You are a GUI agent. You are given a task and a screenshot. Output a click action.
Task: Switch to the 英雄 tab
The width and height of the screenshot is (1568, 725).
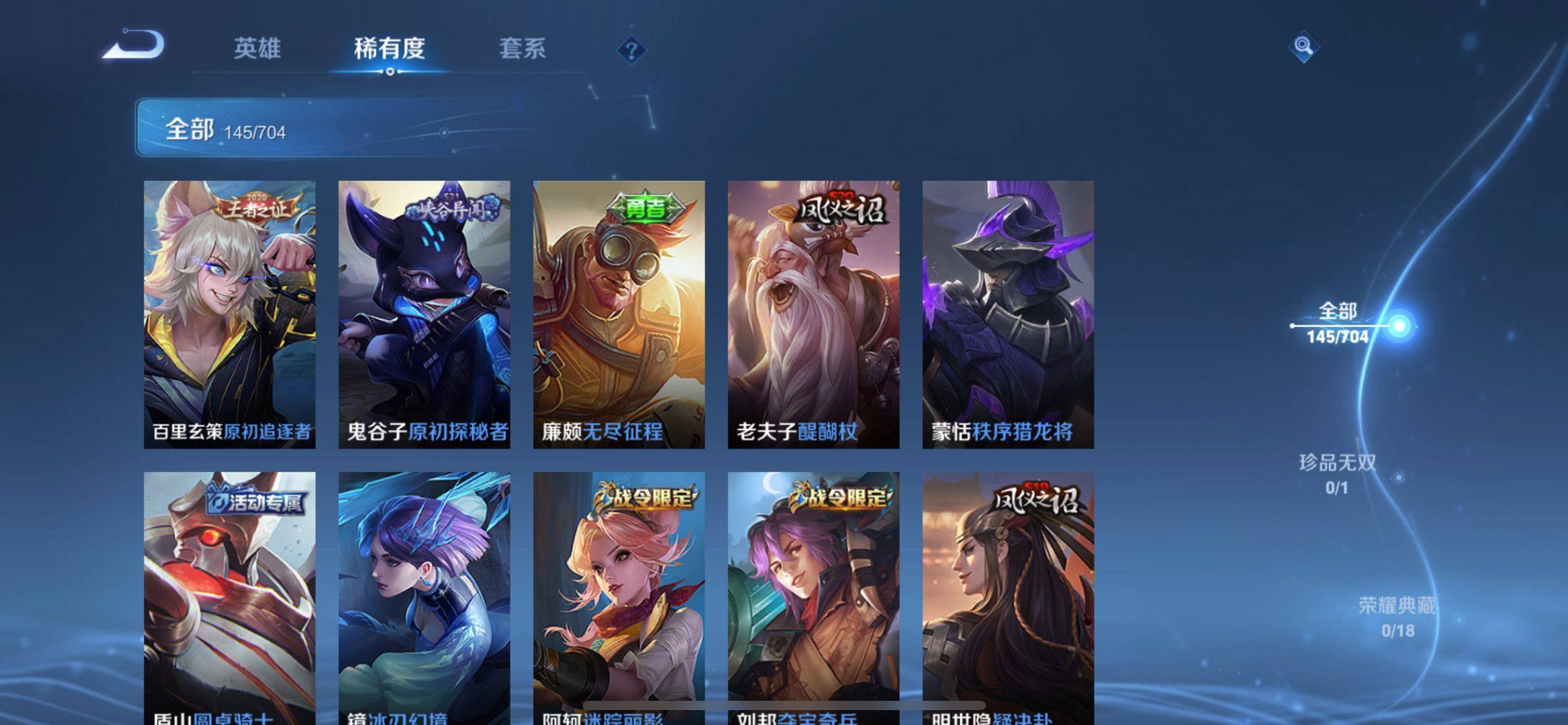click(257, 48)
